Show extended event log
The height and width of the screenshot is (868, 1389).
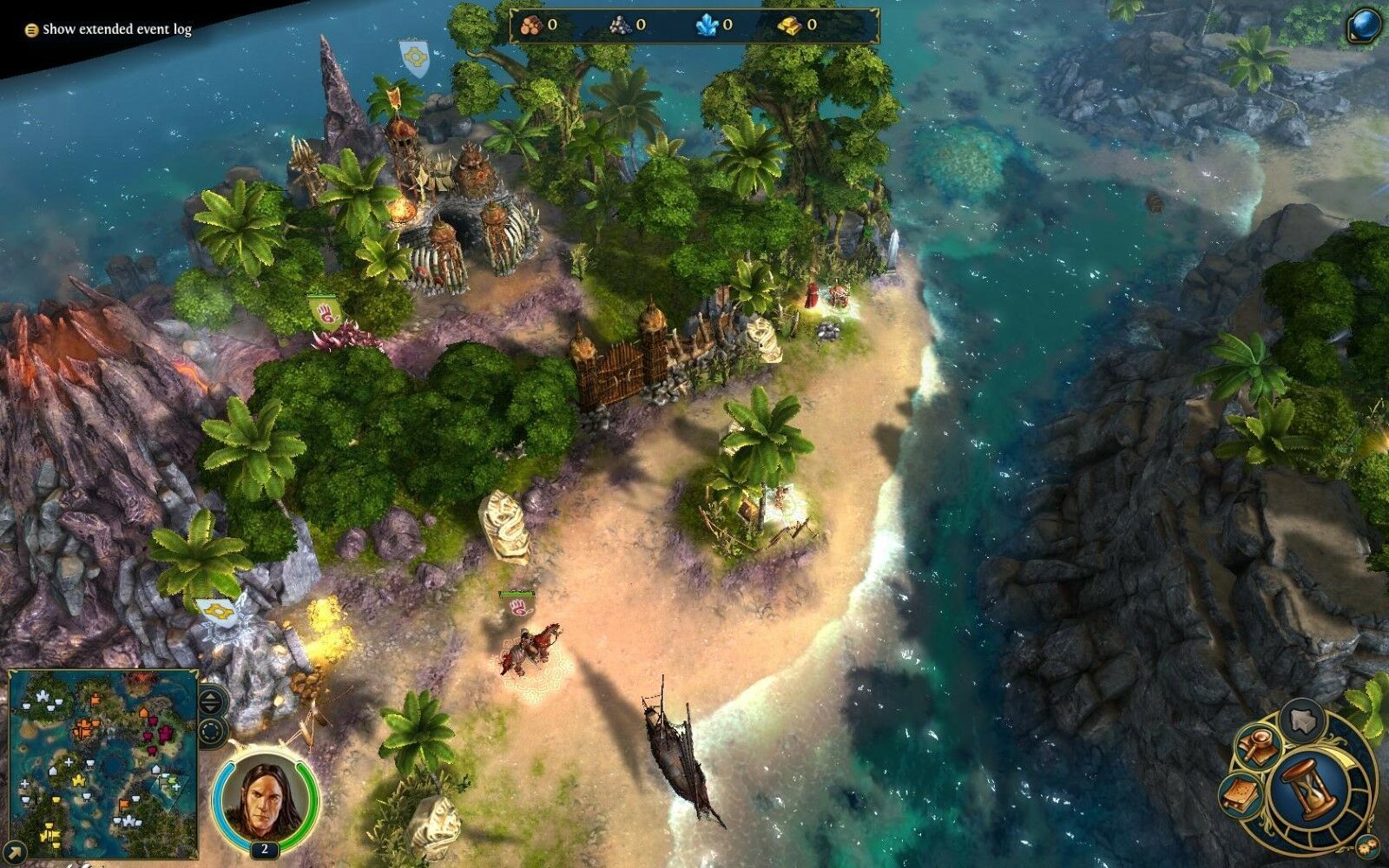pyautogui.click(x=109, y=30)
